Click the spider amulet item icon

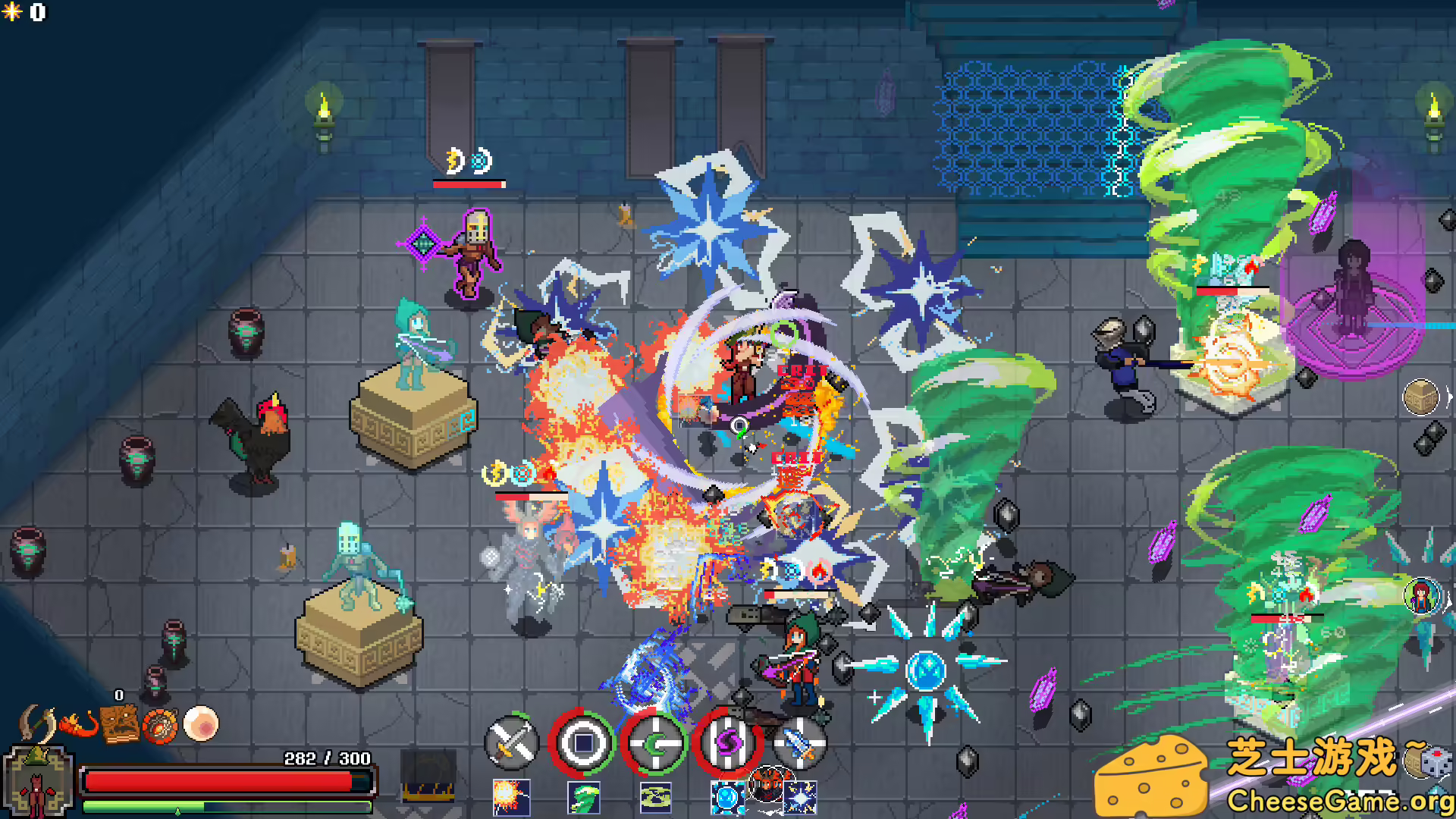pyautogui.click(x=161, y=724)
